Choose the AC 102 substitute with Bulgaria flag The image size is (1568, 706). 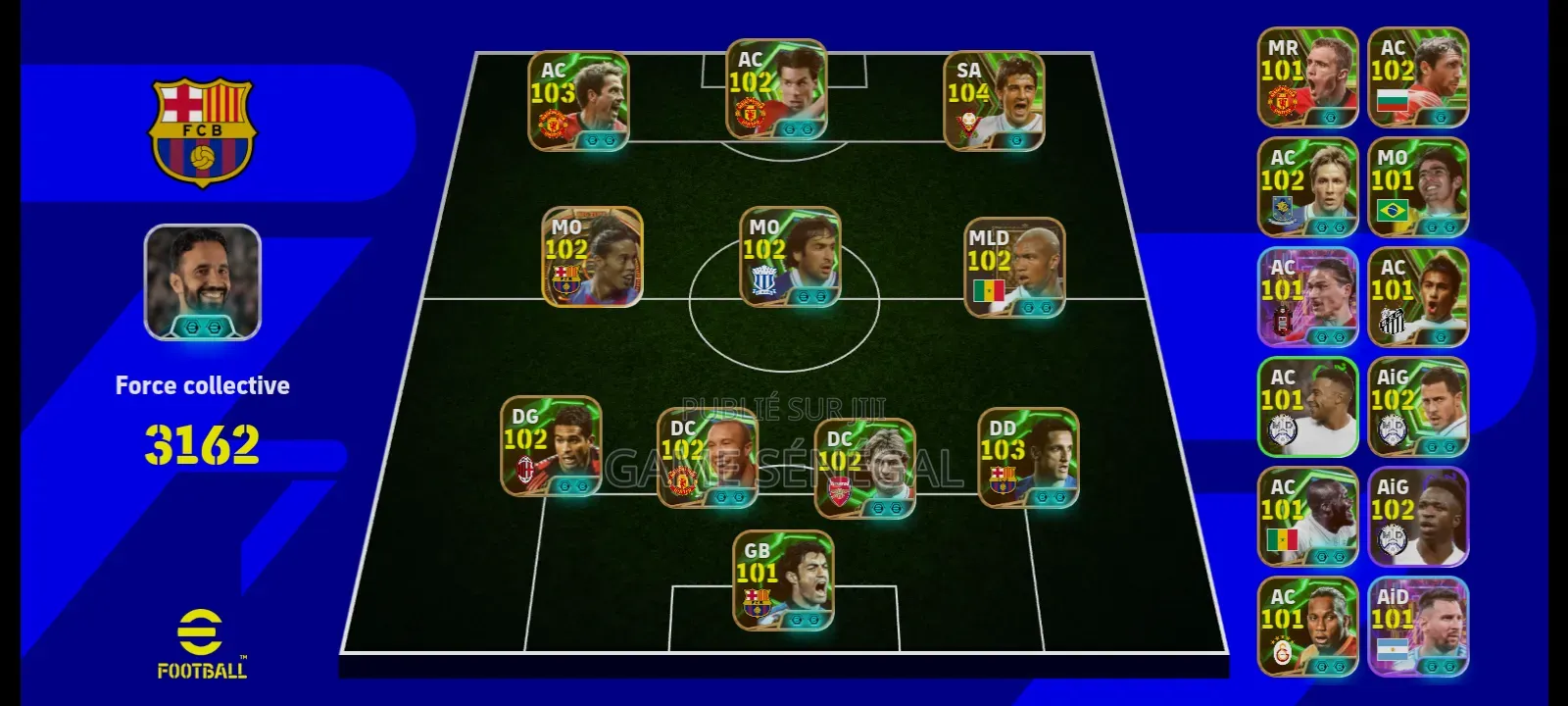tap(1418, 77)
